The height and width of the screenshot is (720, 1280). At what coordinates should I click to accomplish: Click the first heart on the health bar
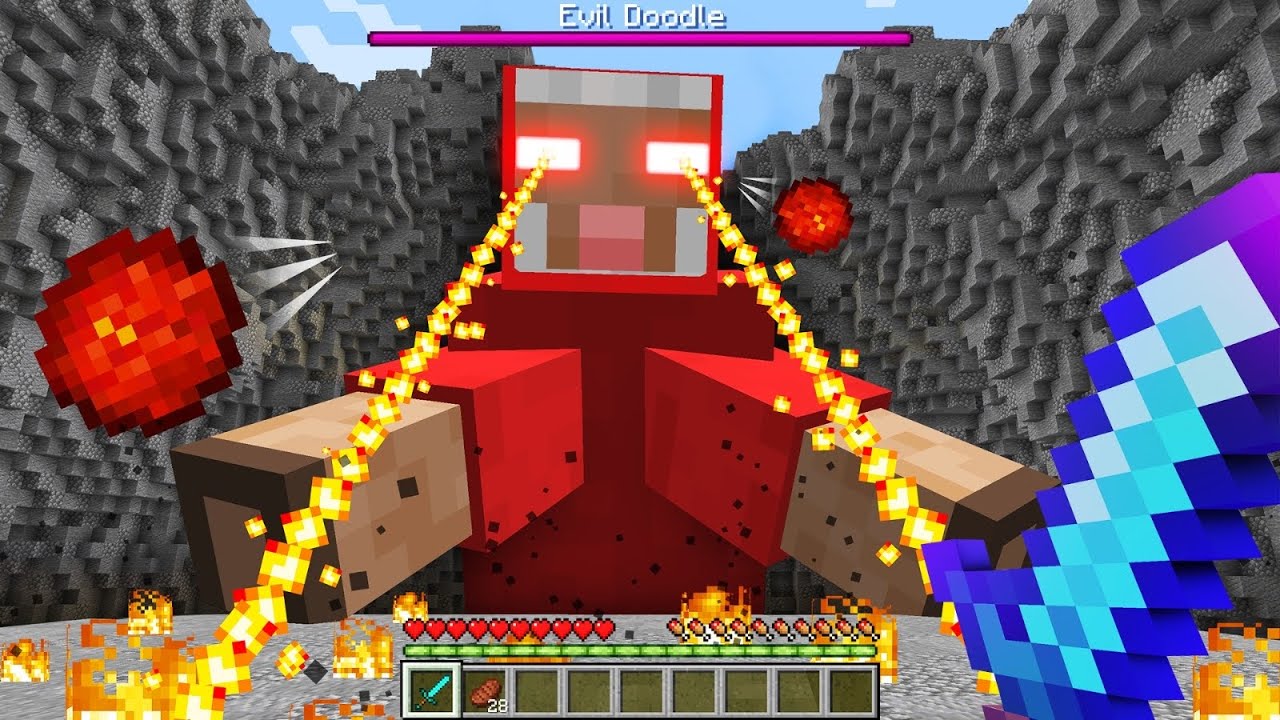click(x=413, y=630)
